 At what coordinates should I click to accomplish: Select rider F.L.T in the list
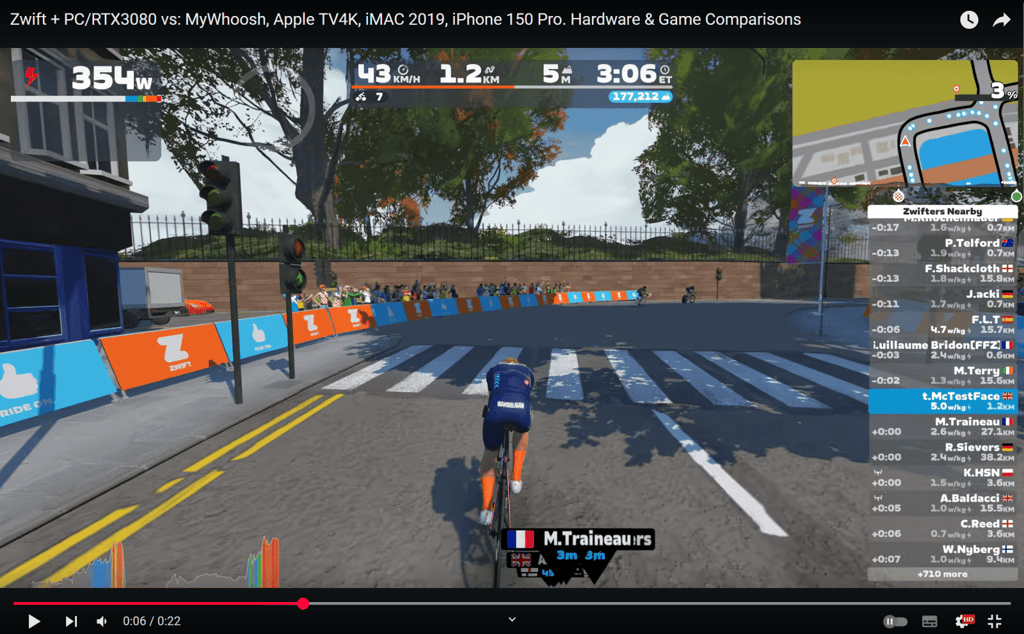click(942, 324)
